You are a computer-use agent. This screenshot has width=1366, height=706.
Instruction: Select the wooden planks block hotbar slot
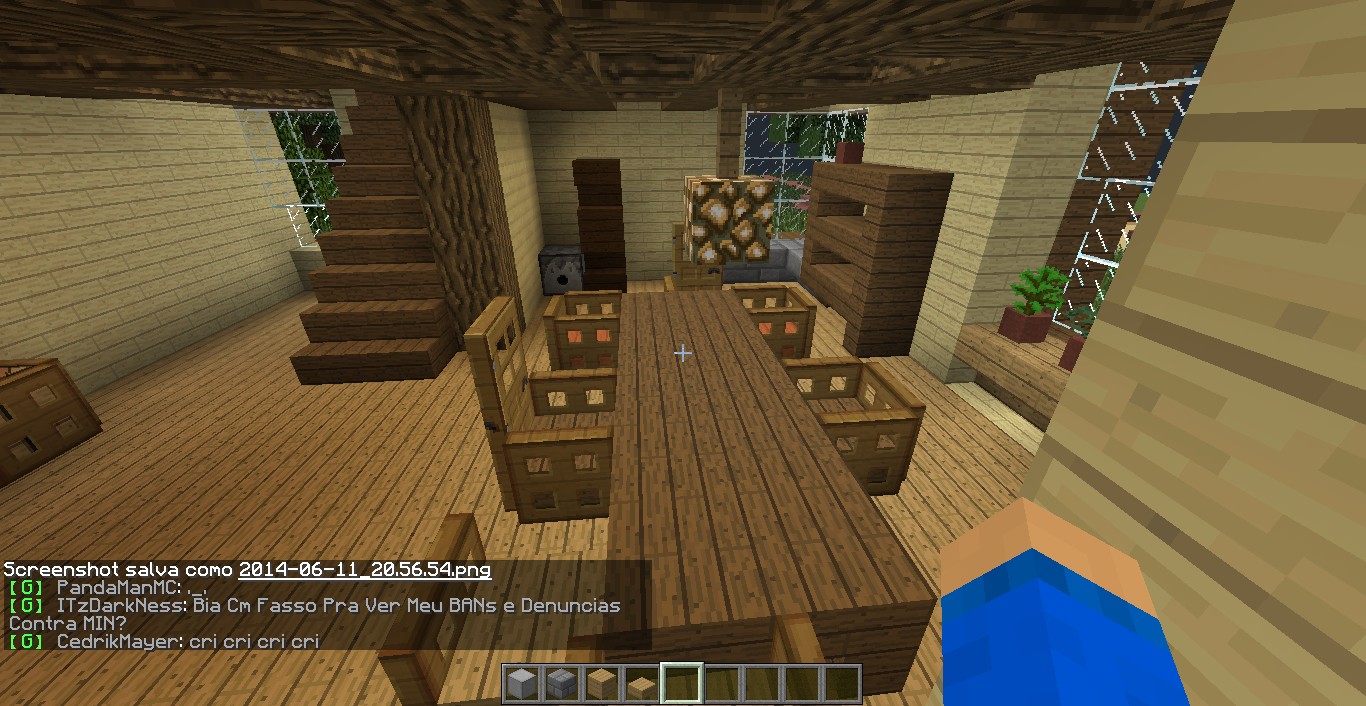[x=601, y=685]
